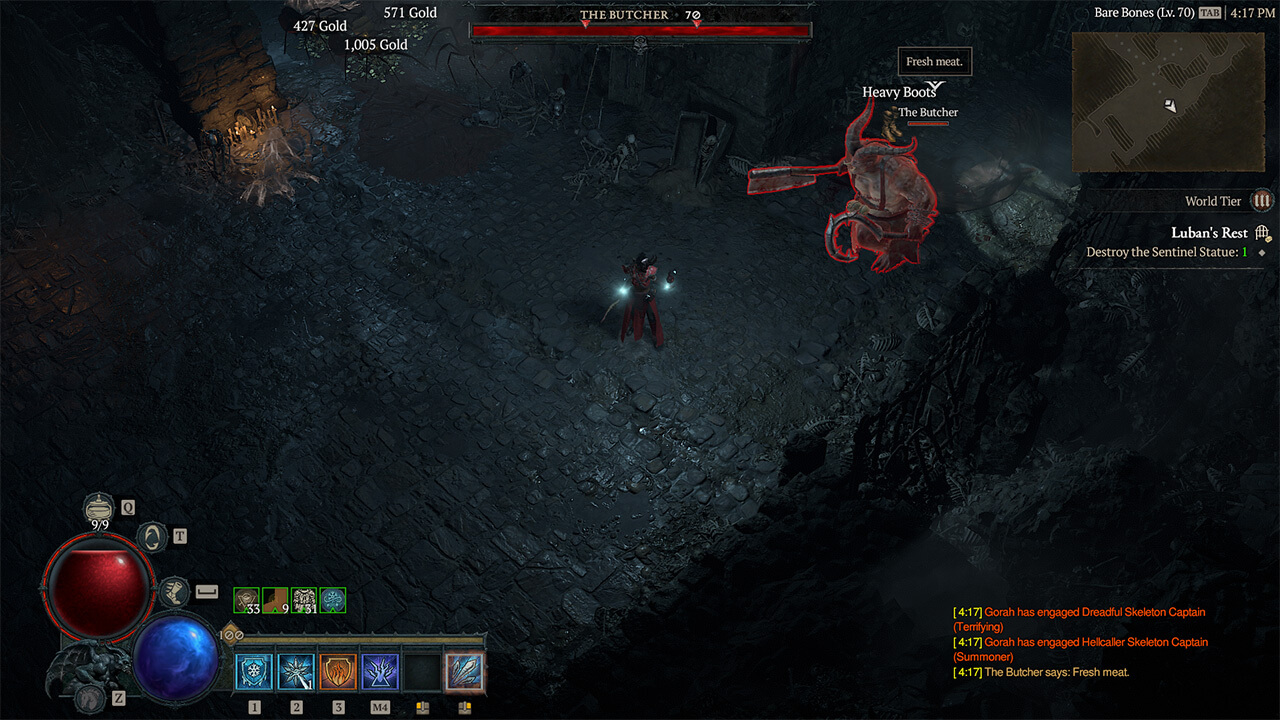This screenshot has height=720, width=1280.
Task: Click the Luban's Rest quest title
Action: click(1210, 232)
